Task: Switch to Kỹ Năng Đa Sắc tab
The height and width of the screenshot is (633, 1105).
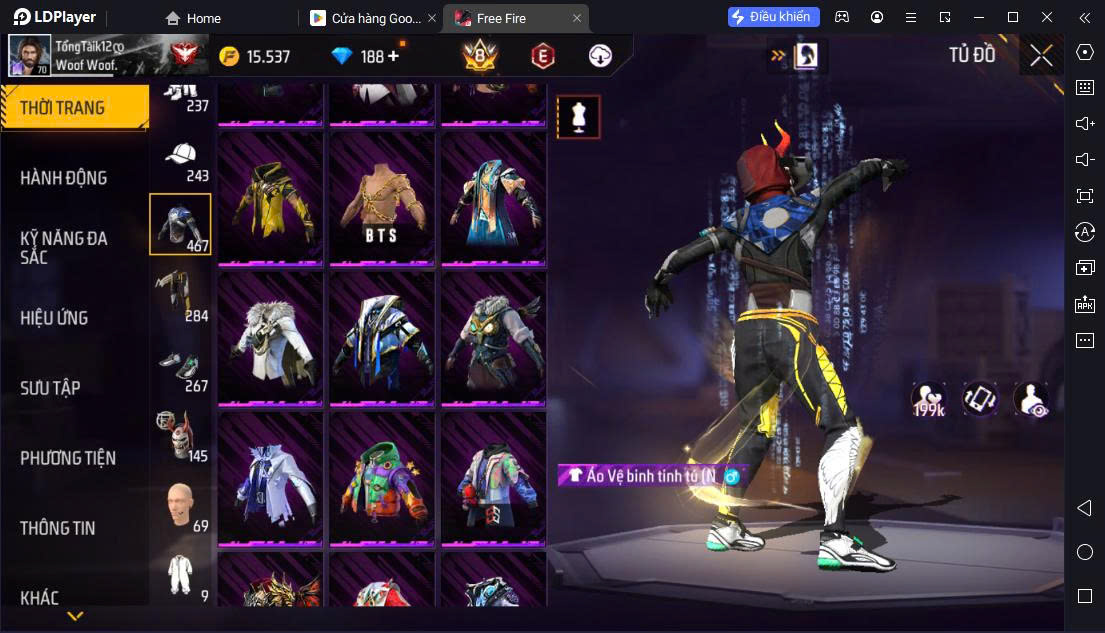Action: click(64, 247)
